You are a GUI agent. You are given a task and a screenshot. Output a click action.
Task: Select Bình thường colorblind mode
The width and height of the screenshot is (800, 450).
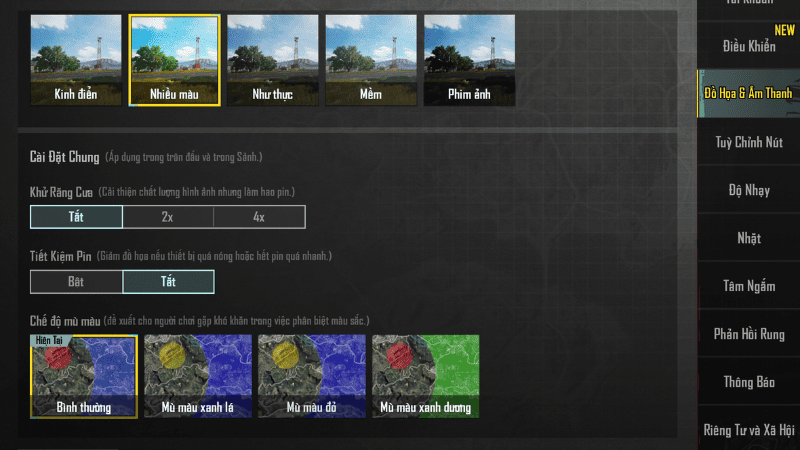click(x=83, y=376)
